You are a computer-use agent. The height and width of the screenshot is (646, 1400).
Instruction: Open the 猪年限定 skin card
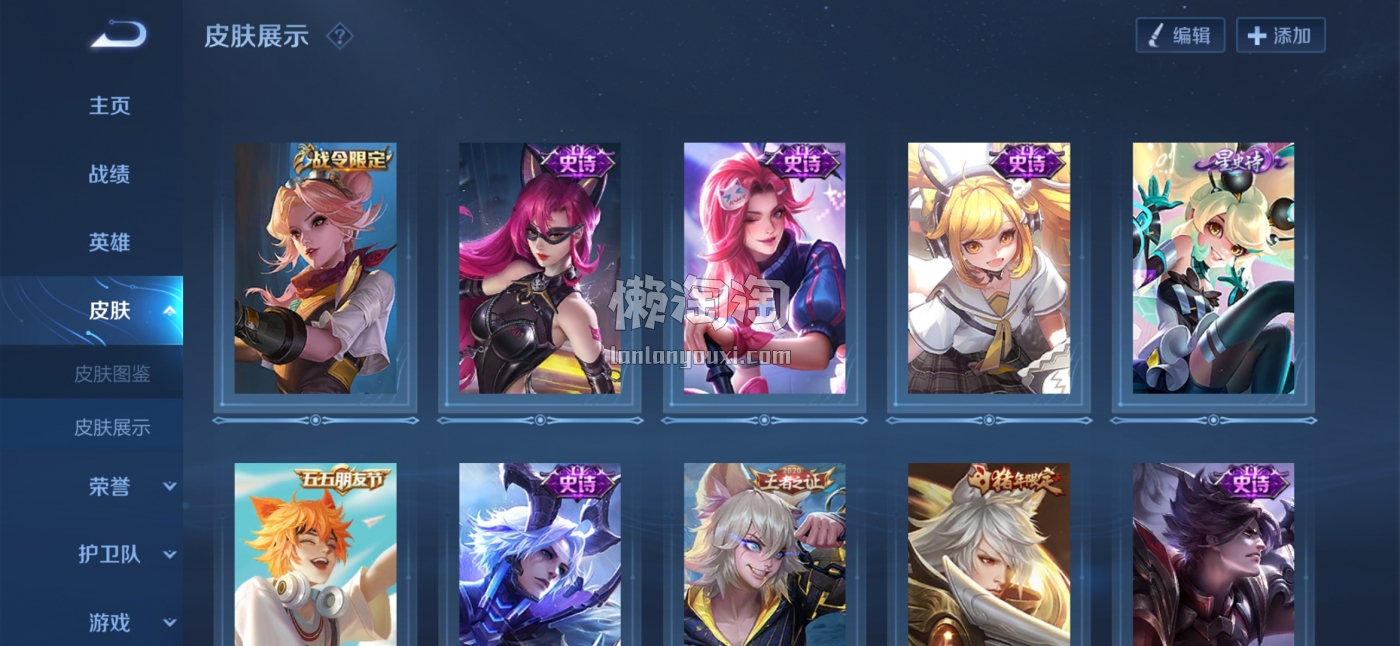pyautogui.click(x=989, y=553)
